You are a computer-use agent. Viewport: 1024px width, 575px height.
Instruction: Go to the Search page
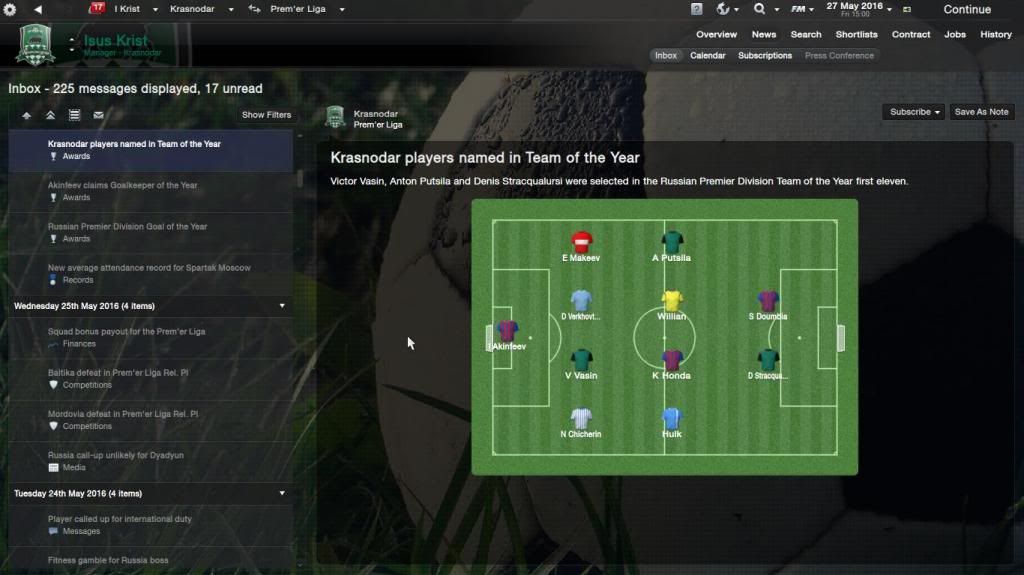[x=806, y=35]
